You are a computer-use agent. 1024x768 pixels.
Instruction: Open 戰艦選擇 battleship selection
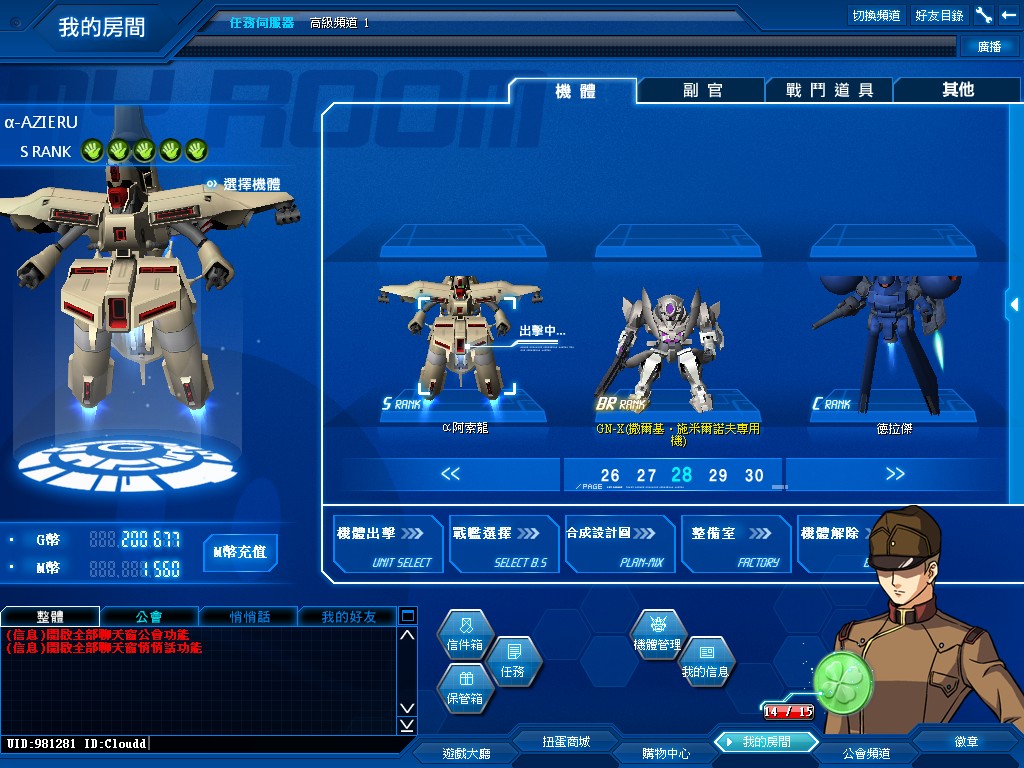(503, 544)
